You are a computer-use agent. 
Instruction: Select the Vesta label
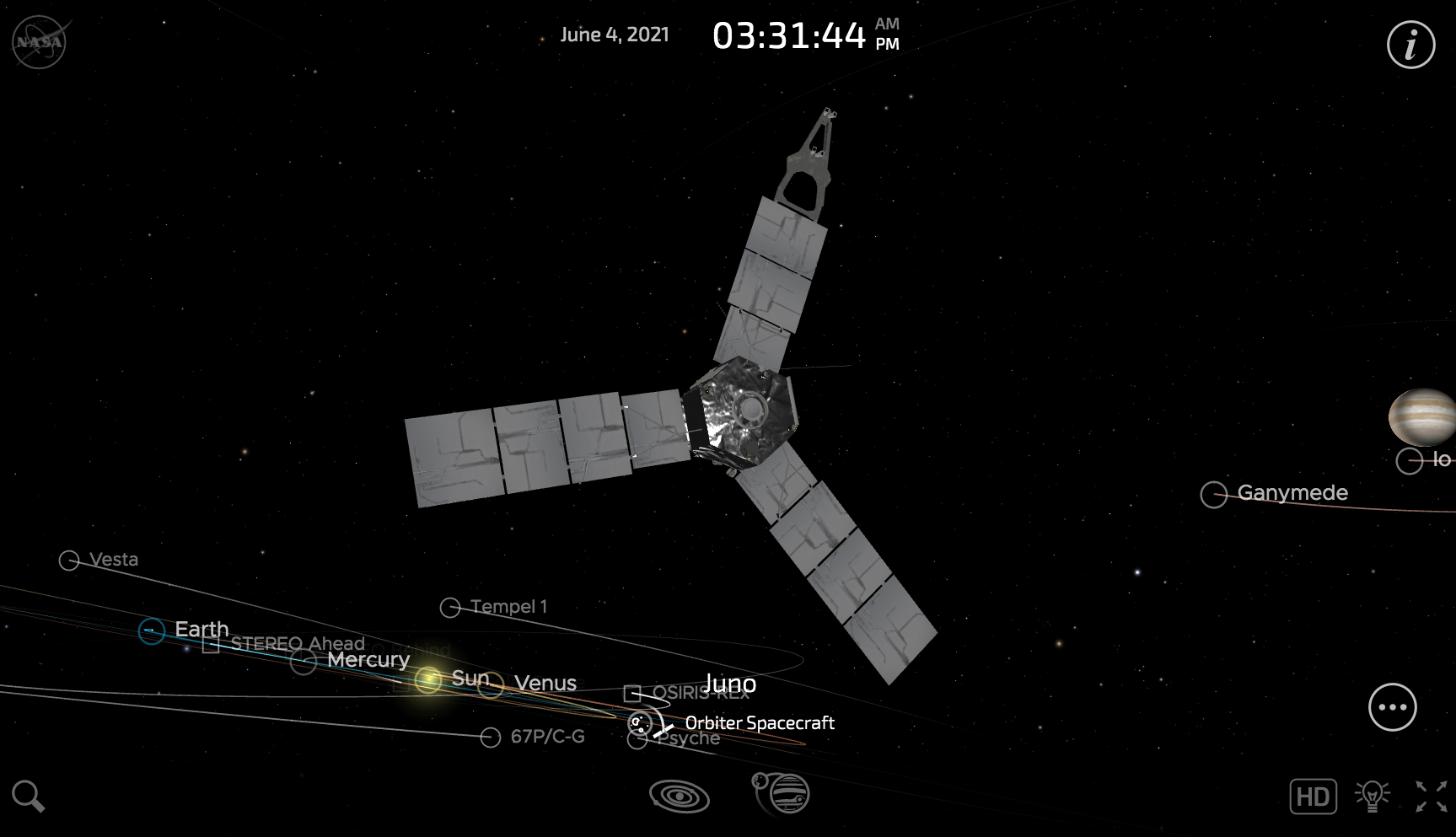point(113,559)
